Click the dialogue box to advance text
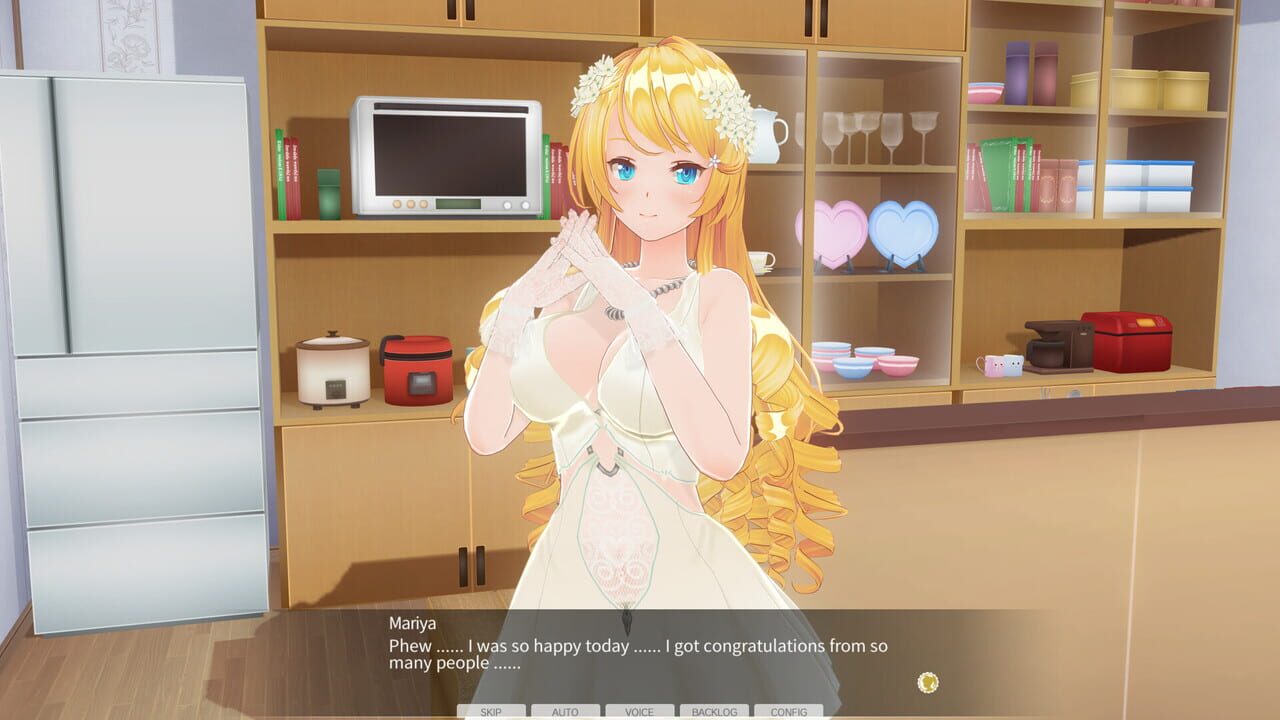The height and width of the screenshot is (720, 1280). (640, 655)
